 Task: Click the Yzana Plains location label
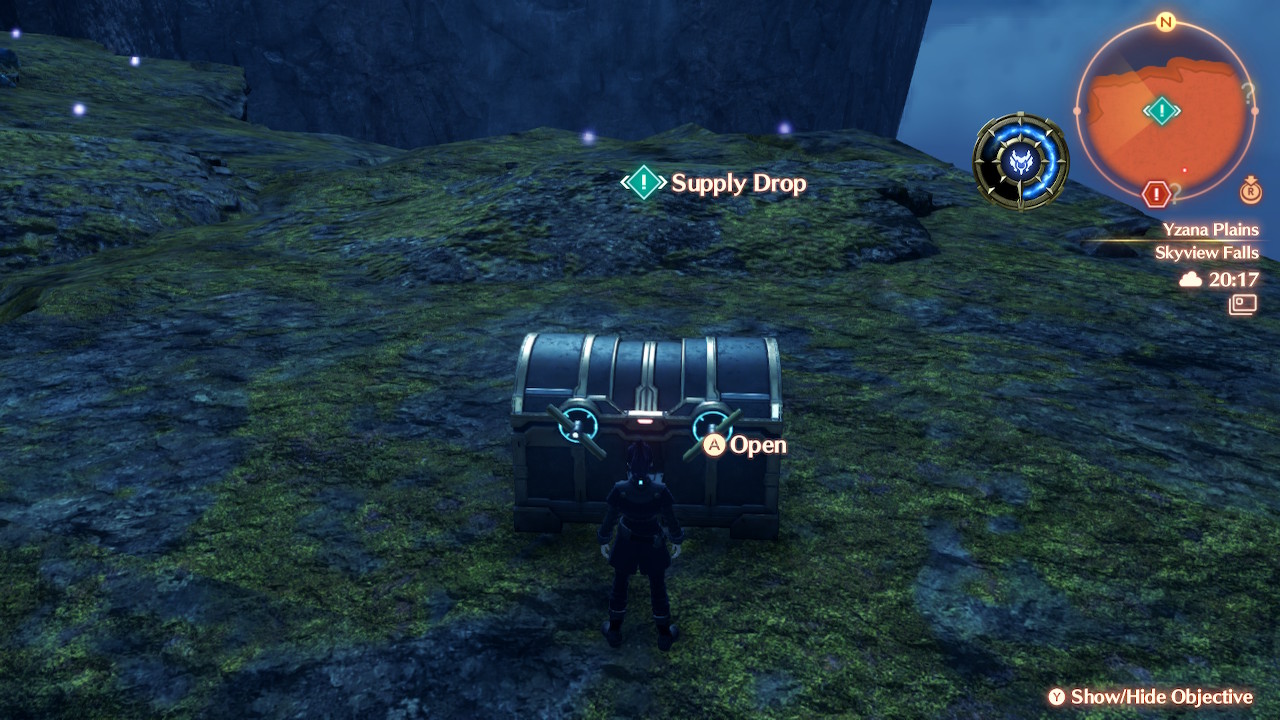tap(1210, 230)
